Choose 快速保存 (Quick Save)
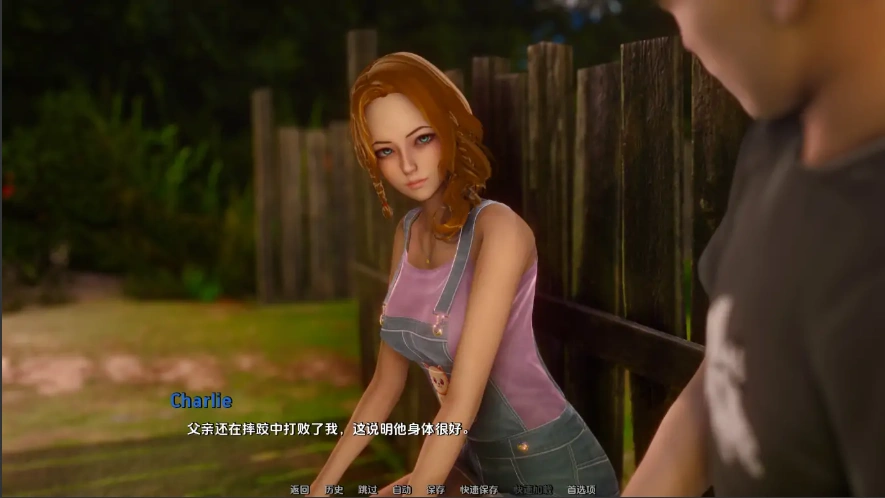 [479, 490]
